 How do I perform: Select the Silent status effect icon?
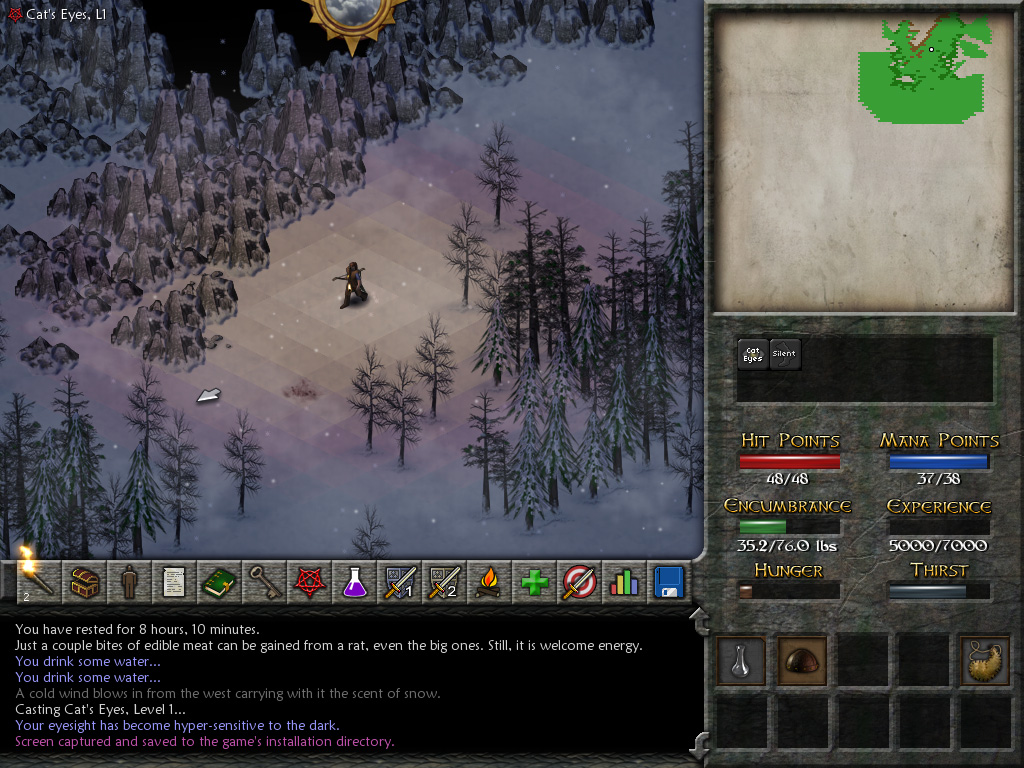[x=785, y=354]
